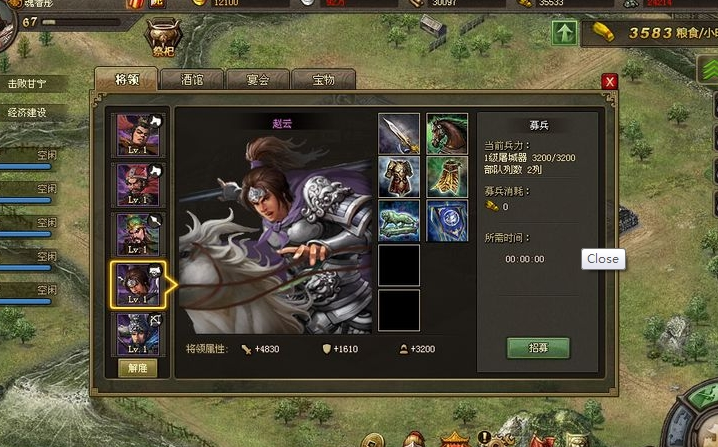Select the 将领 tab
Screen dimensions: 718x447
127,80
